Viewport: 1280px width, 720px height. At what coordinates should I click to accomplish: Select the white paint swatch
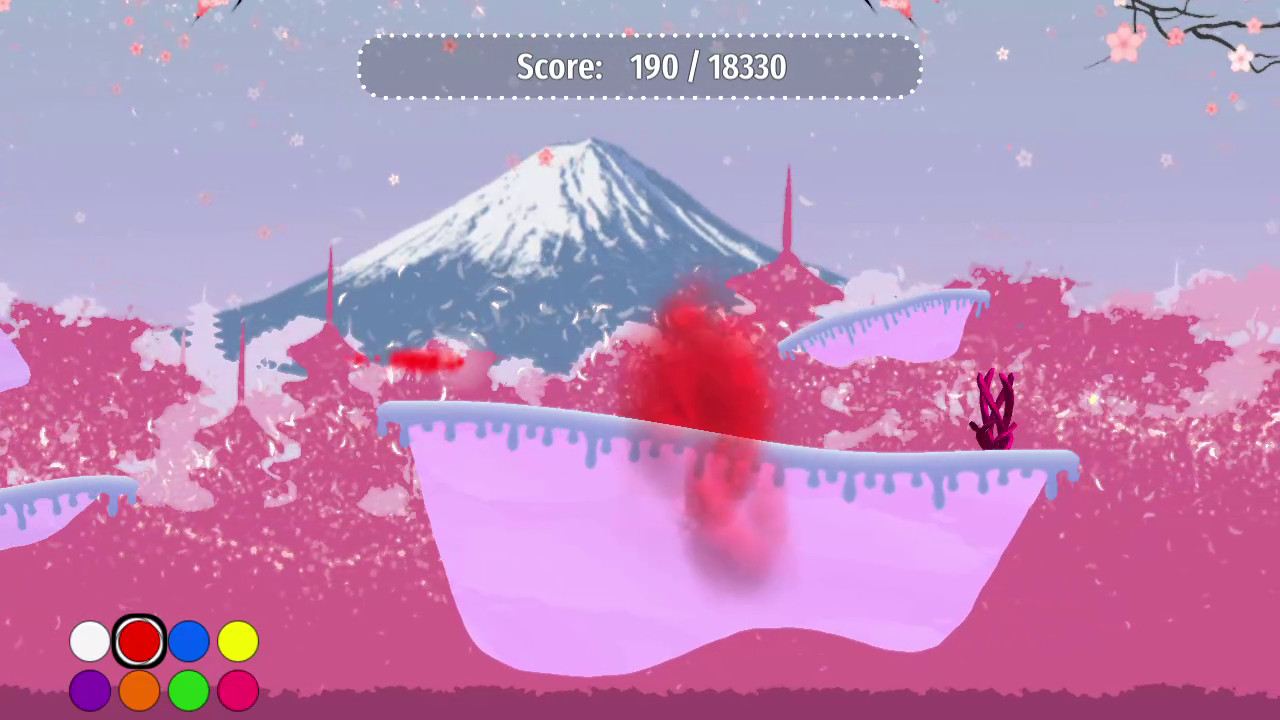coord(89,641)
